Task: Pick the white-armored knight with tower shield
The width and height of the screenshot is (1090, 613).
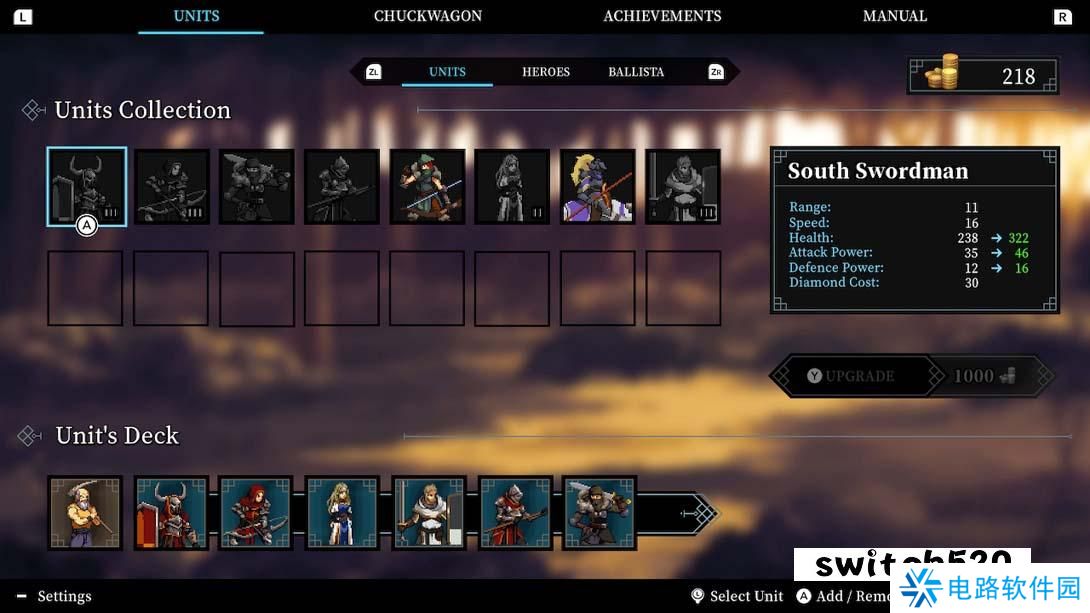Action: (428, 513)
